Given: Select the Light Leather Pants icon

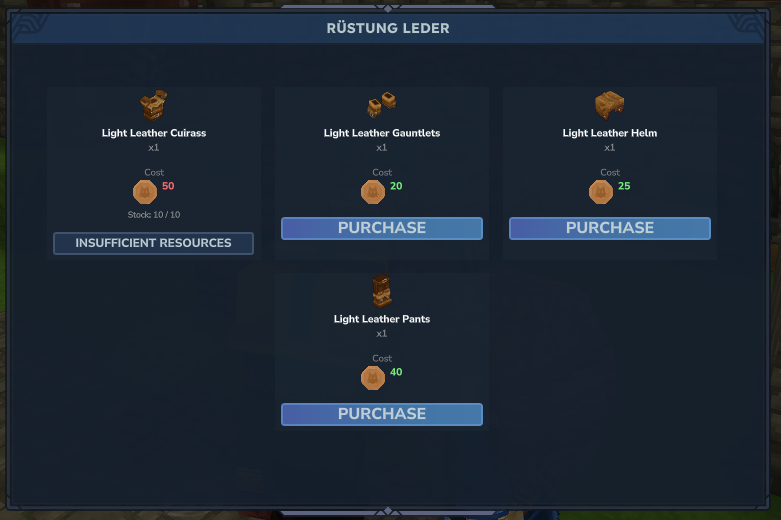Looking at the screenshot, I should pos(381,291).
